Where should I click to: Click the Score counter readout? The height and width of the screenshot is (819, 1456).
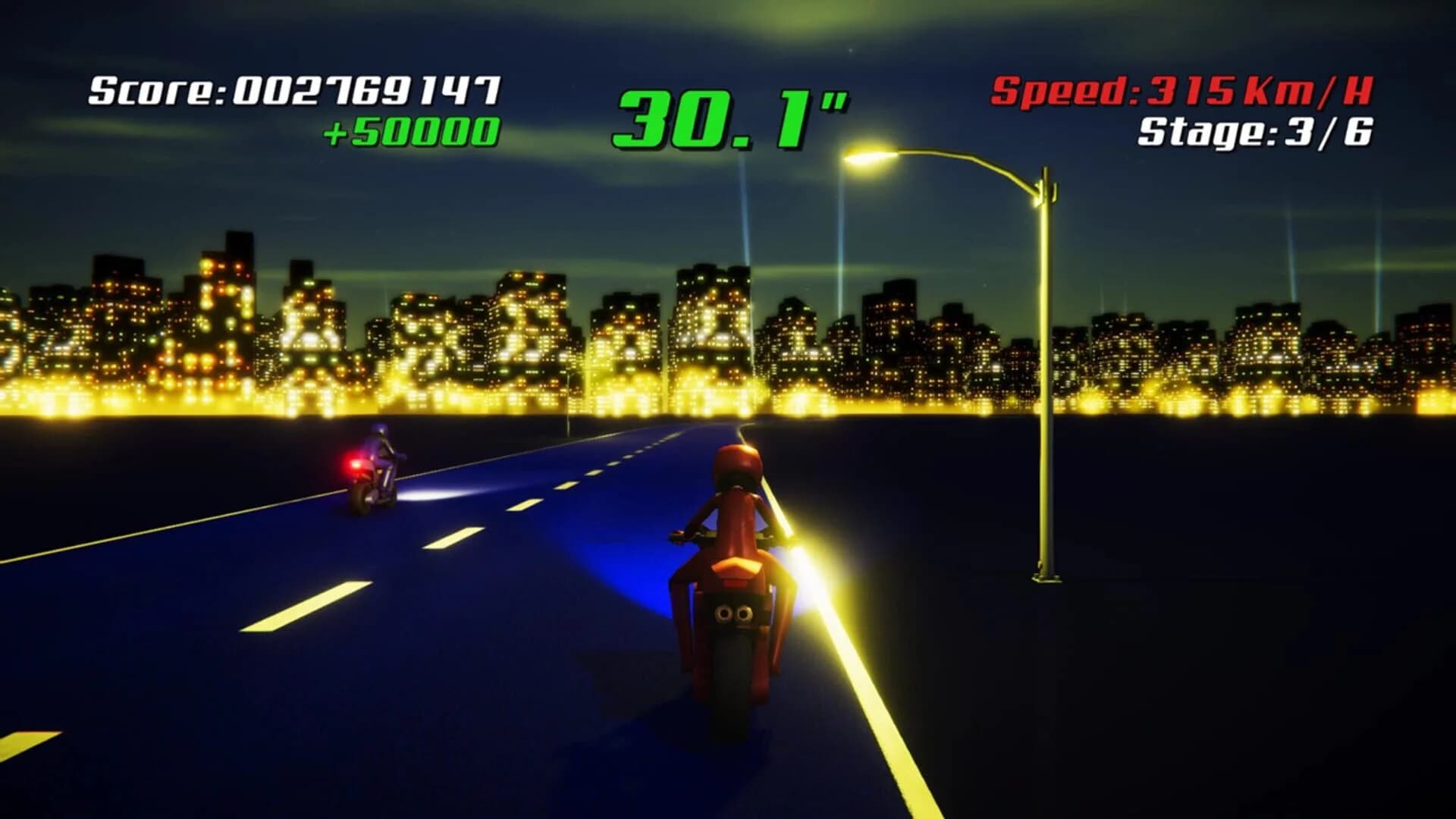point(296,89)
